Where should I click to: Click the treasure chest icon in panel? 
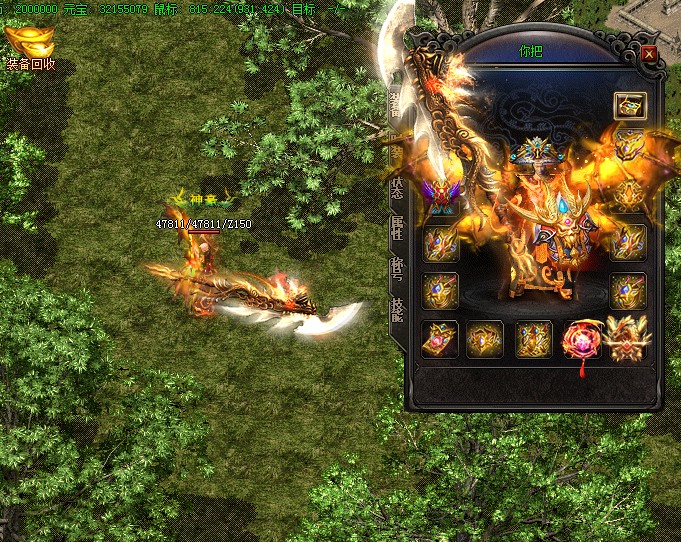(x=629, y=105)
